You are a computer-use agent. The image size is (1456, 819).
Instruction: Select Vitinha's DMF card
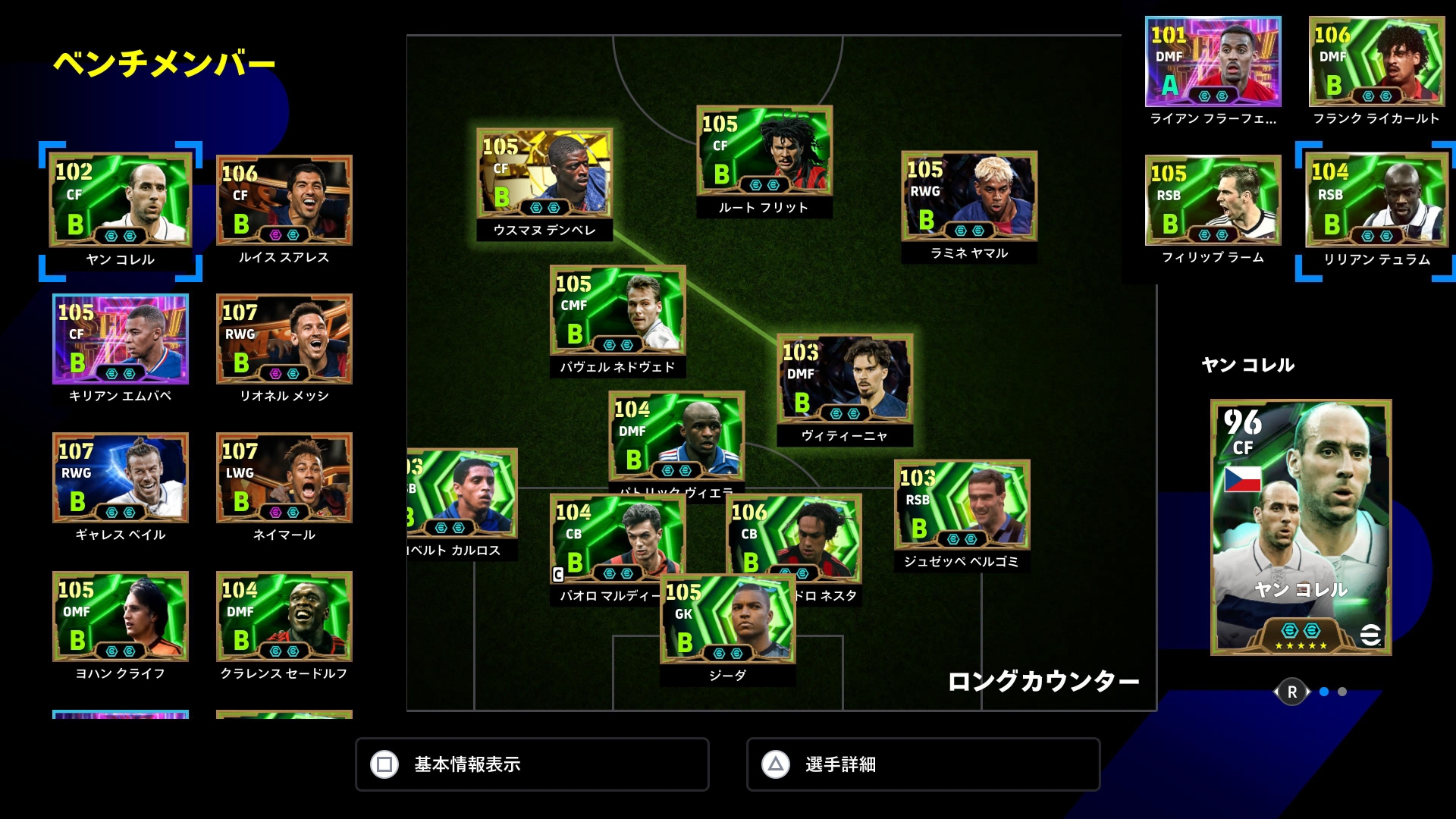[845, 379]
